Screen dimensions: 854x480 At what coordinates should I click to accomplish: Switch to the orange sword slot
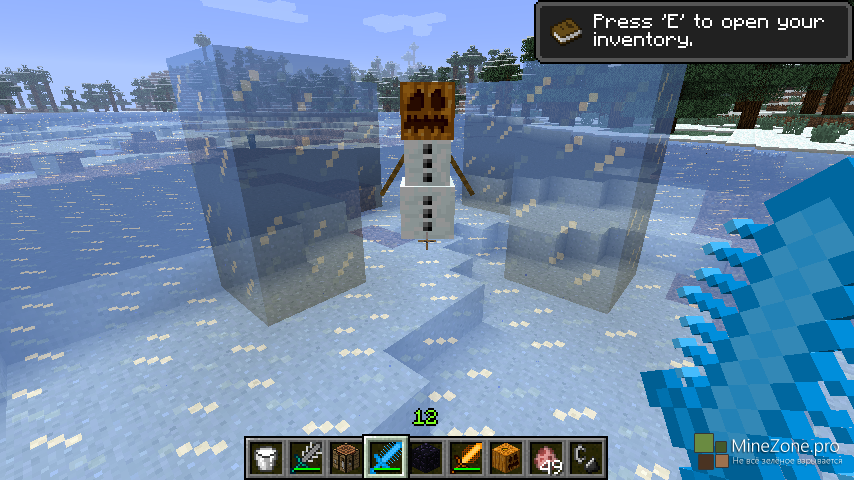[465, 457]
